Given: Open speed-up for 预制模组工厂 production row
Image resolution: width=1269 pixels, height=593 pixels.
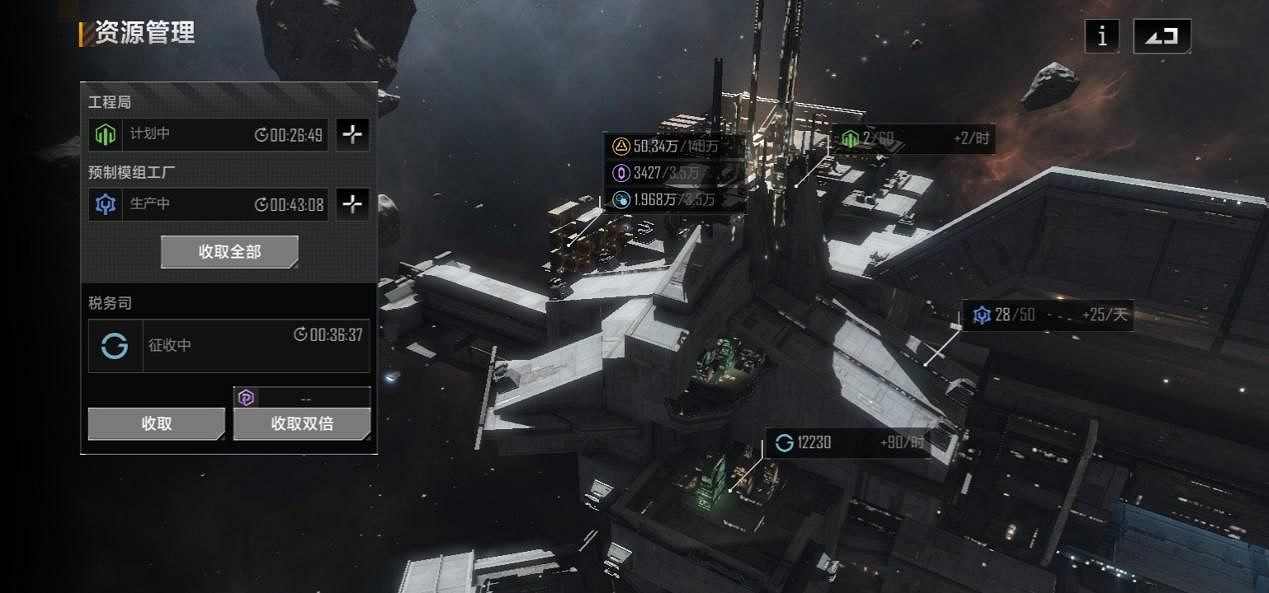Looking at the screenshot, I should coord(352,204).
